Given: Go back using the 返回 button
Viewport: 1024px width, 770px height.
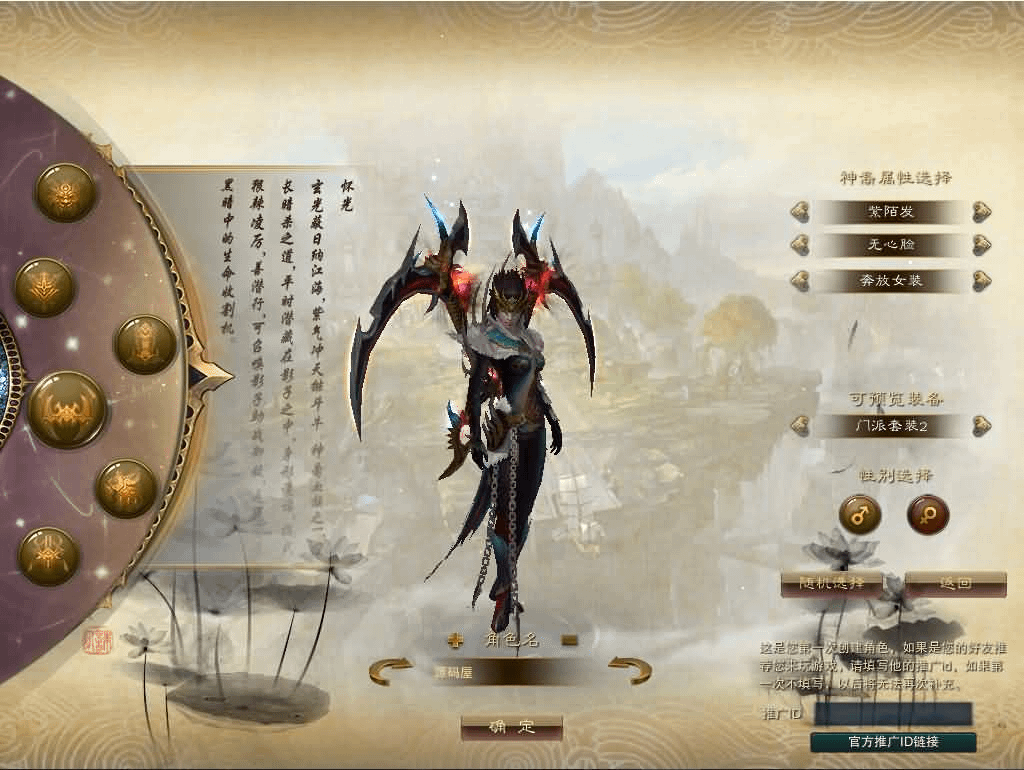Looking at the screenshot, I should 955,583.
